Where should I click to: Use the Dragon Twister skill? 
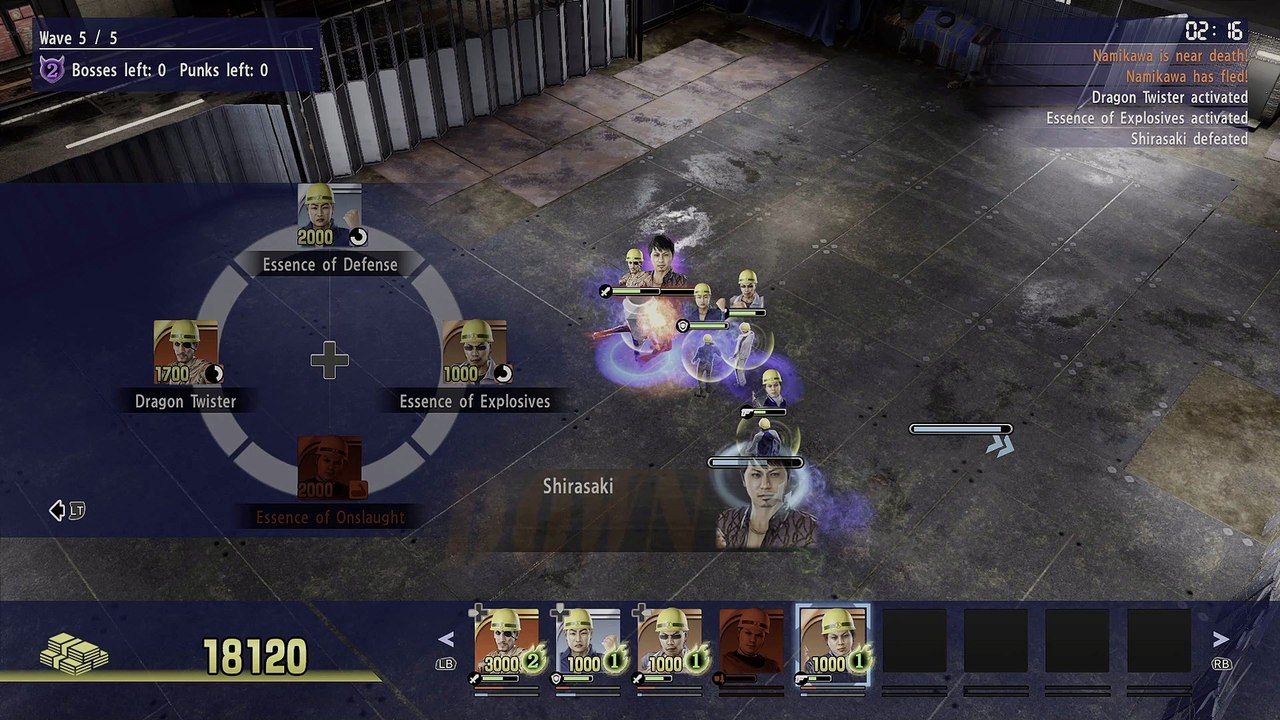click(x=186, y=352)
